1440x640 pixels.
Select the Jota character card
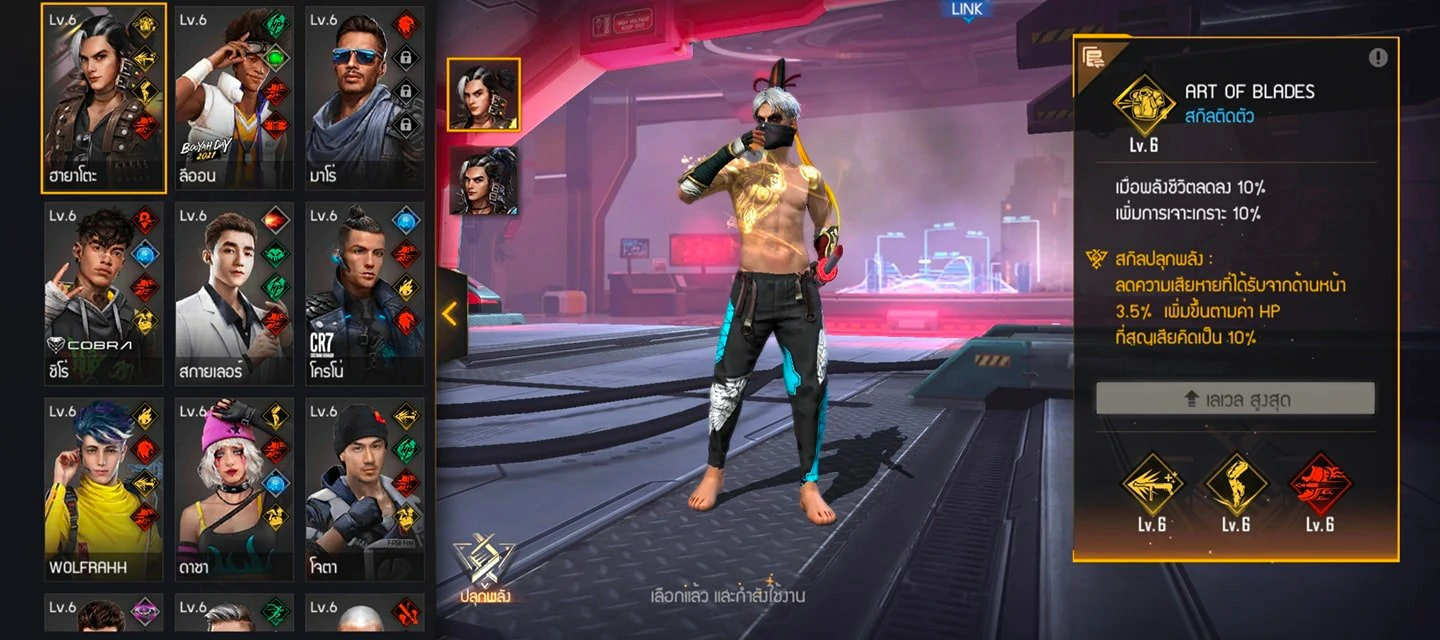tap(364, 490)
